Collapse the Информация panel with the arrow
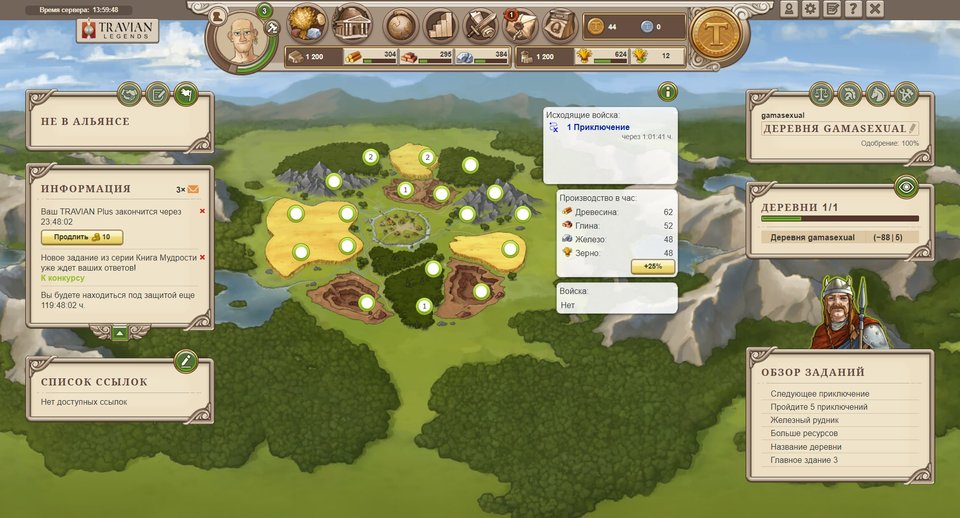Image resolution: width=960 pixels, height=518 pixels. 120,332
